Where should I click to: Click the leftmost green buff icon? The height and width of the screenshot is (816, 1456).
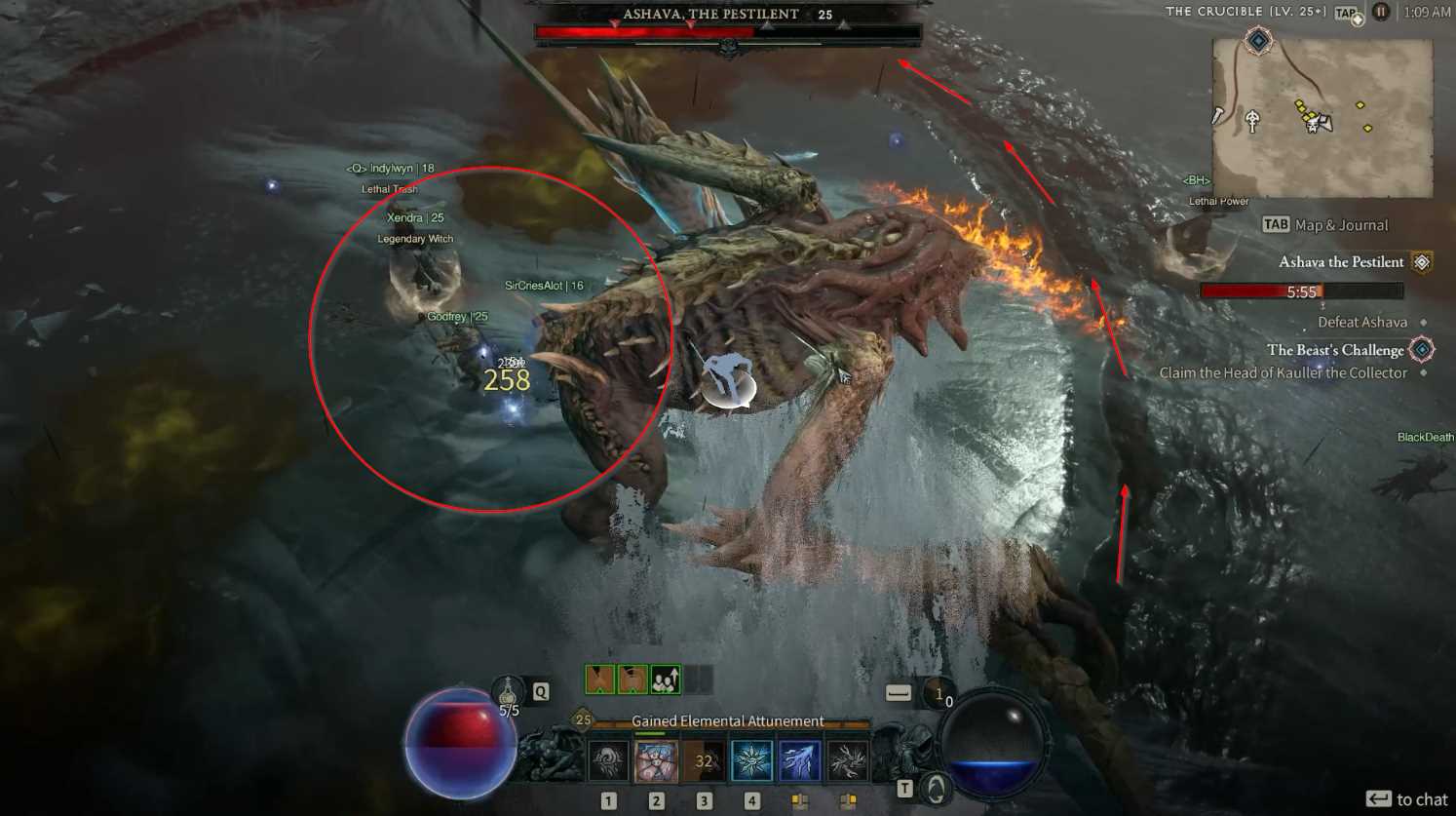point(599,680)
